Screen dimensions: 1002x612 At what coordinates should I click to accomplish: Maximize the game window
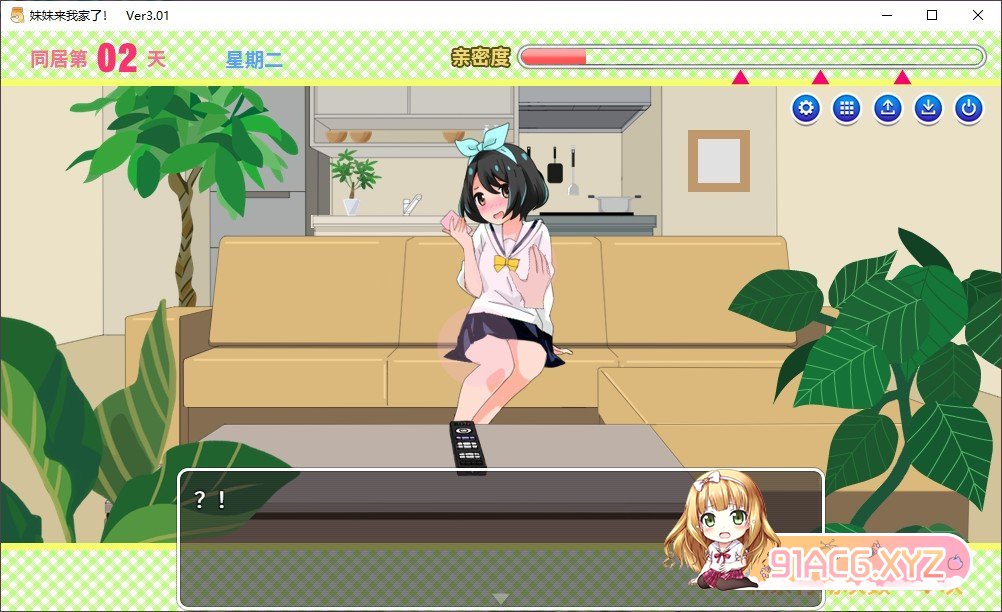[x=932, y=15]
